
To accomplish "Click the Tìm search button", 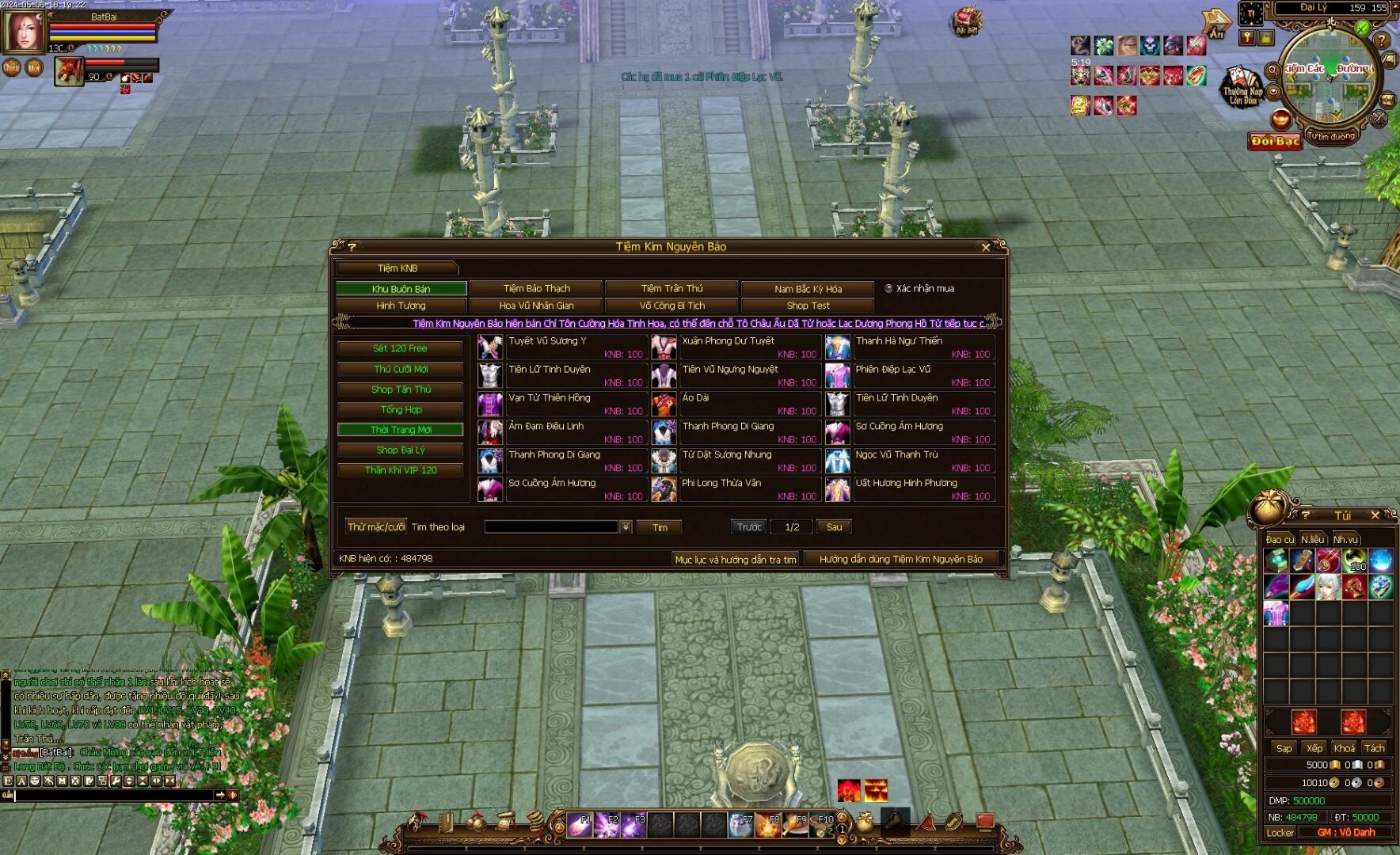I will (x=660, y=527).
